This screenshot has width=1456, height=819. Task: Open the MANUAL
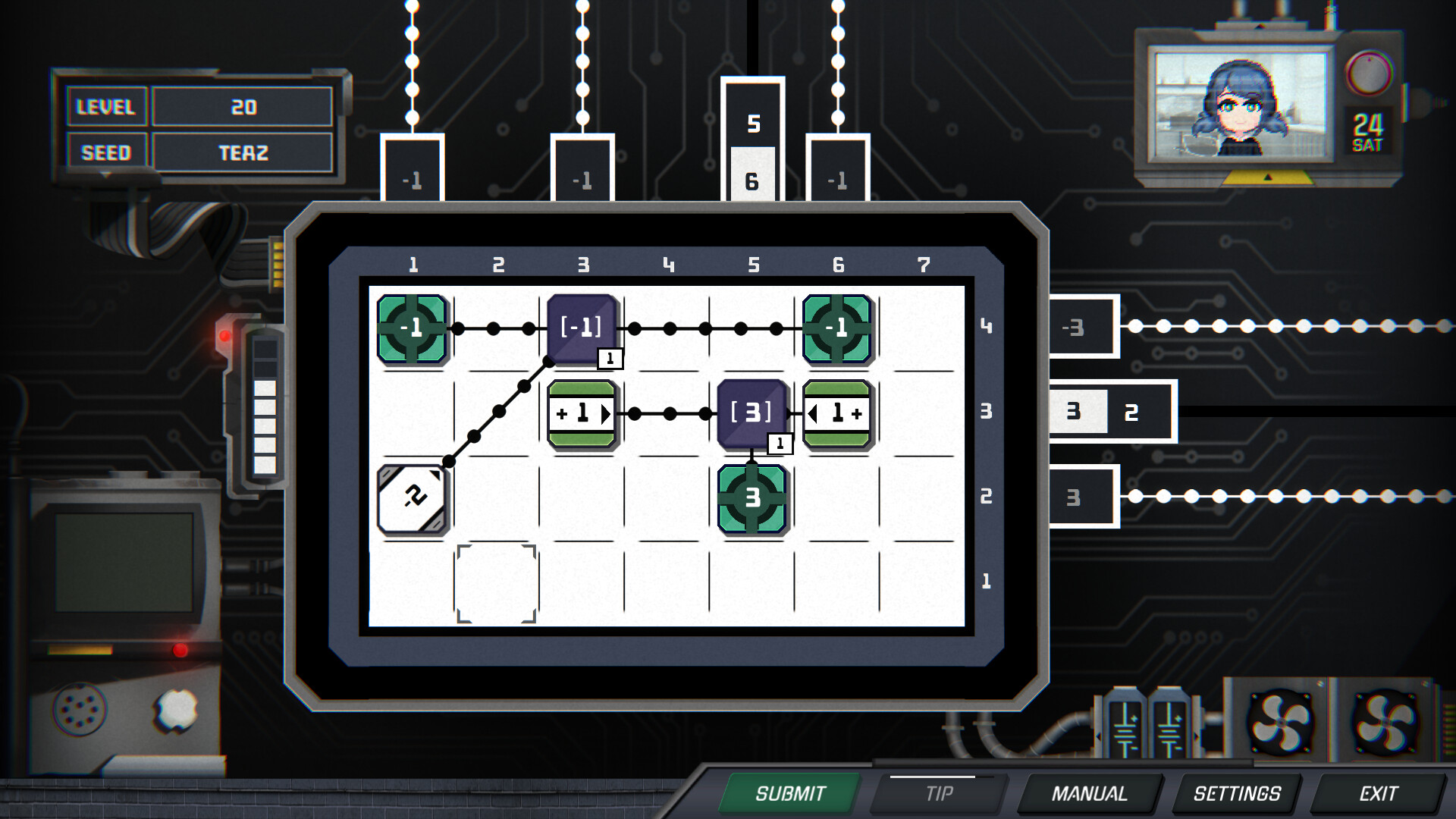point(1090,794)
